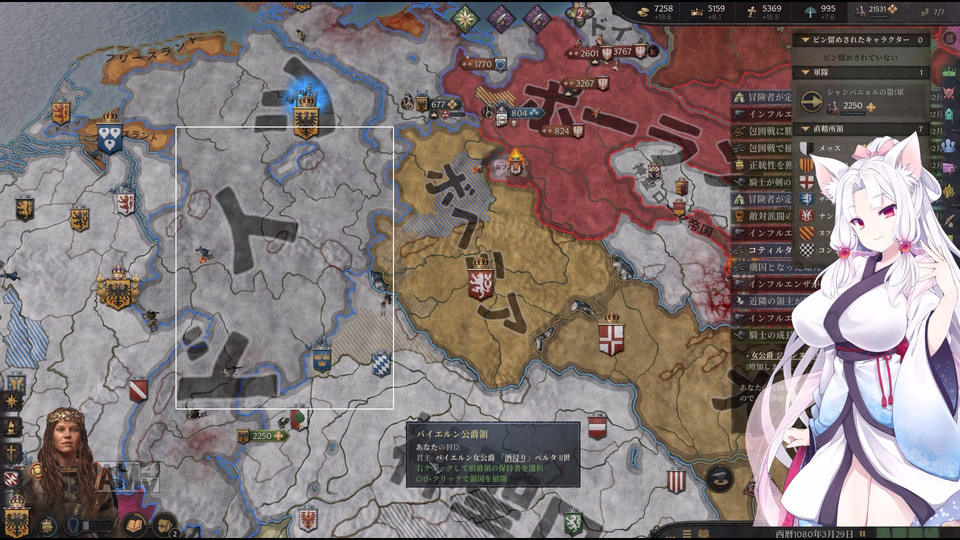Click the renown counter showing 995

(x=828, y=11)
